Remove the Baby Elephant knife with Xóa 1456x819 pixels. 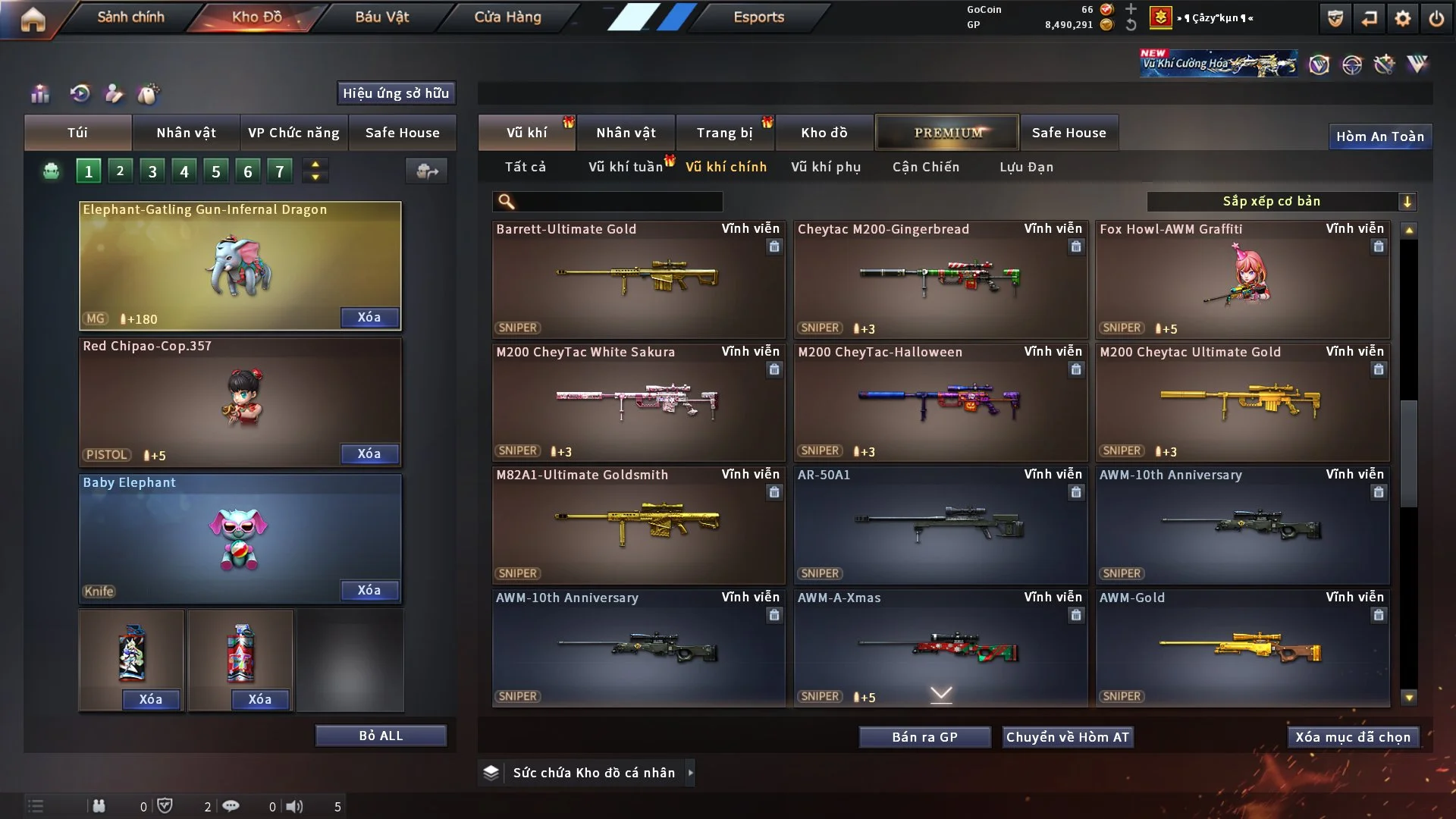pos(369,590)
